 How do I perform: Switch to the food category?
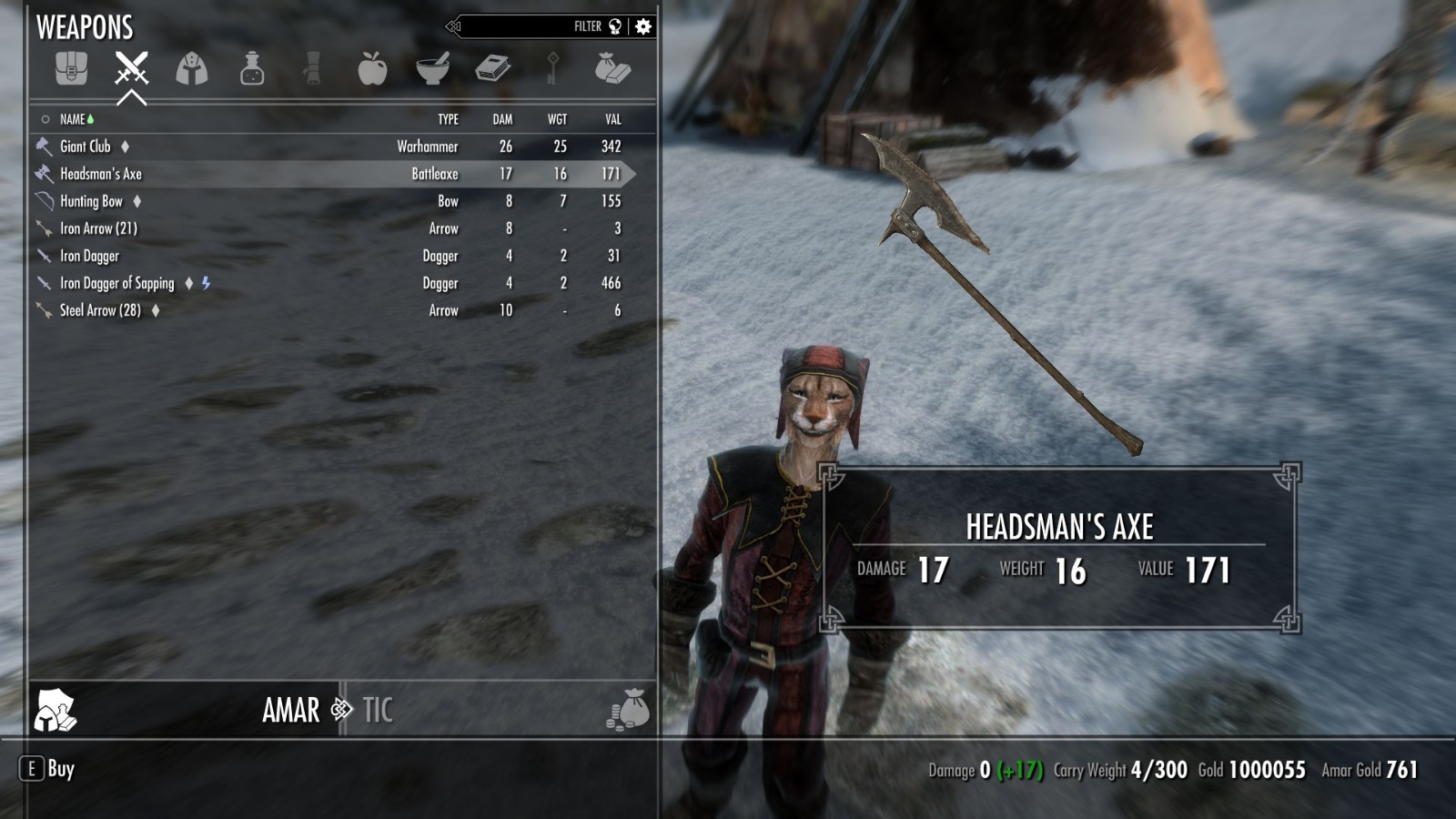[x=372, y=68]
